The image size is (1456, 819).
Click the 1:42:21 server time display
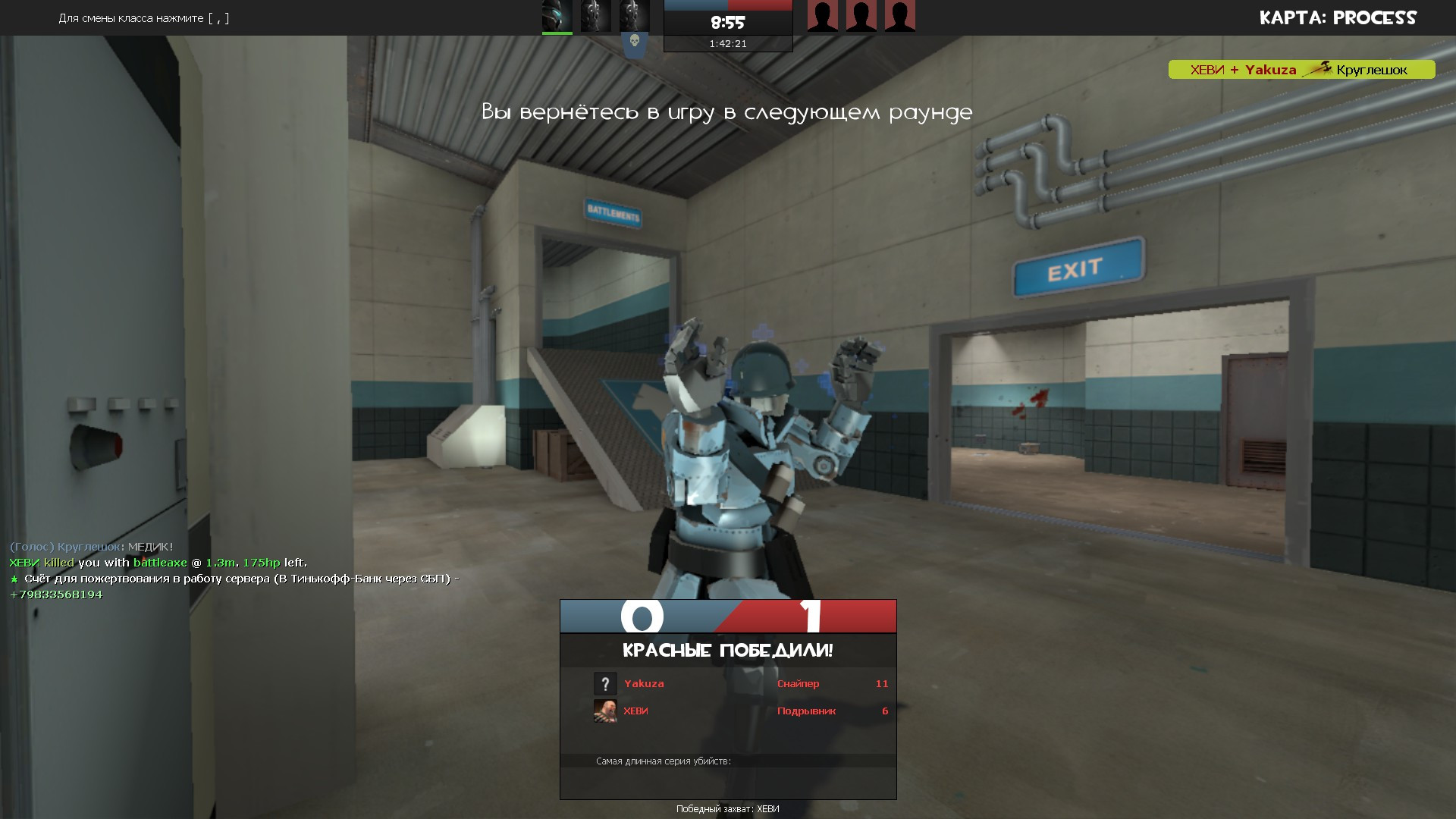pos(728,43)
